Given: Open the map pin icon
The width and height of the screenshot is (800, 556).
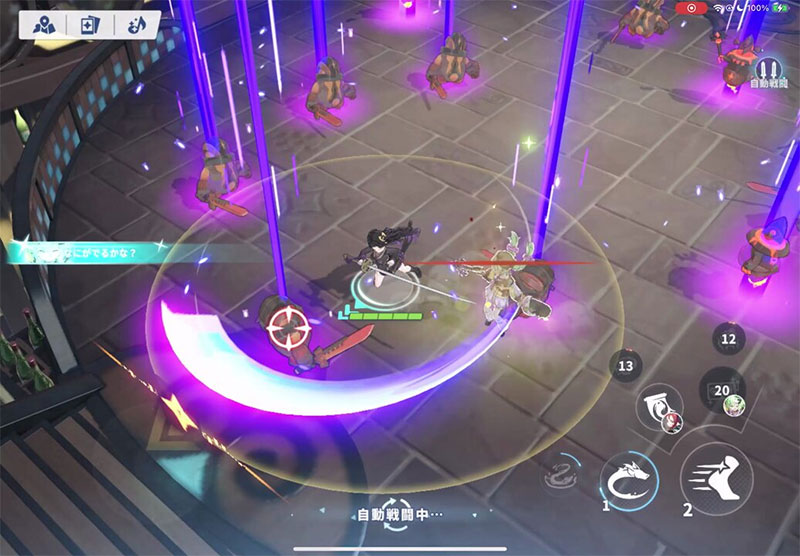Looking at the screenshot, I should 45,25.
